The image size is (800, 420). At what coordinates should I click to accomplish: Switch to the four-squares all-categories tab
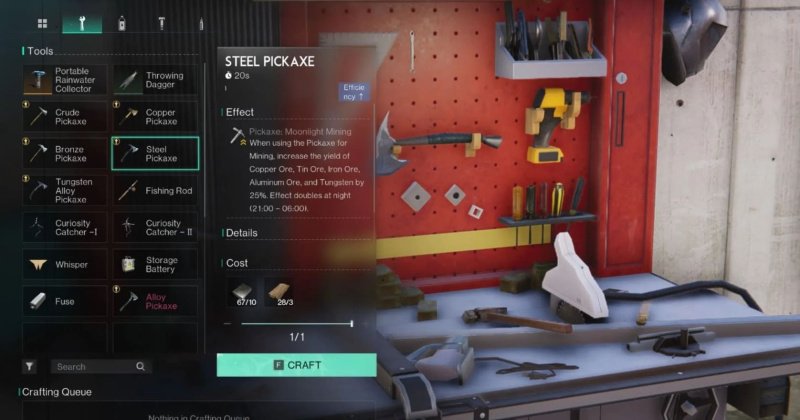pos(42,22)
